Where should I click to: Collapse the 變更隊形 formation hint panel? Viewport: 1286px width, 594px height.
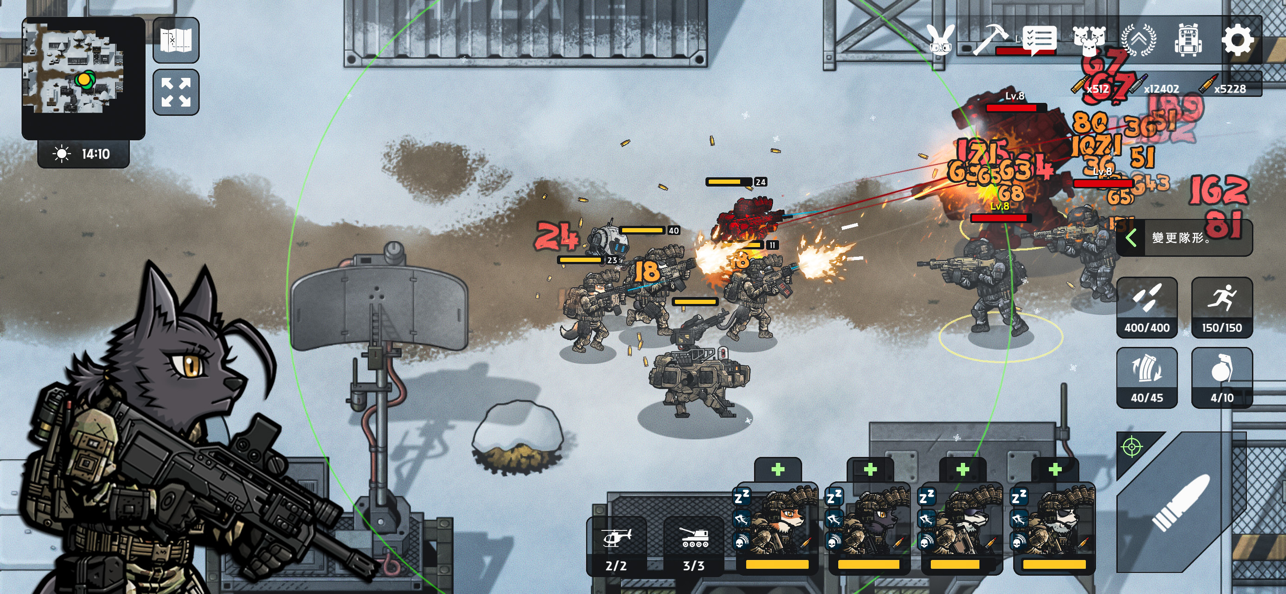[1131, 238]
